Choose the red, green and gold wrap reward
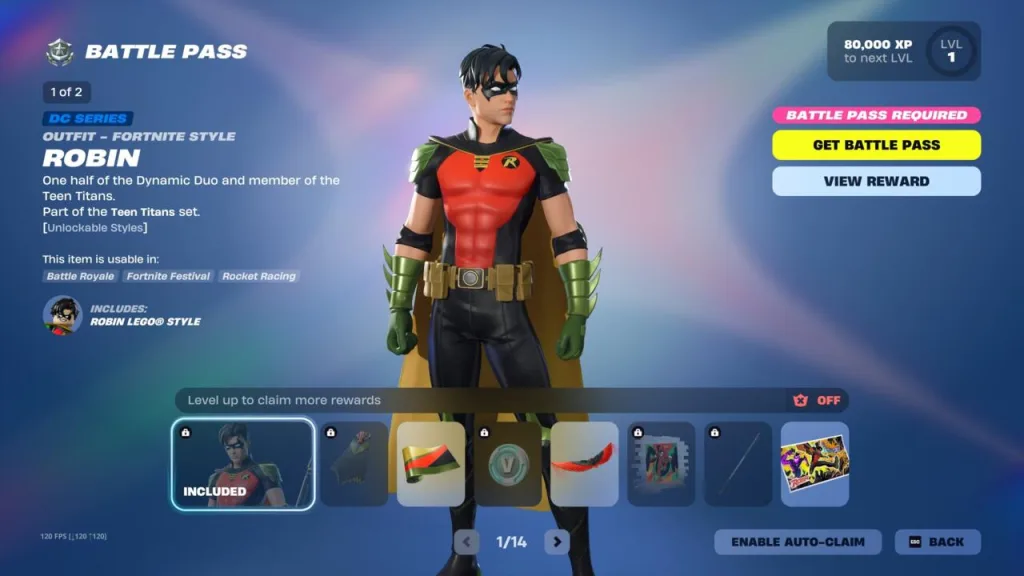This screenshot has height=576, width=1024. click(x=431, y=464)
